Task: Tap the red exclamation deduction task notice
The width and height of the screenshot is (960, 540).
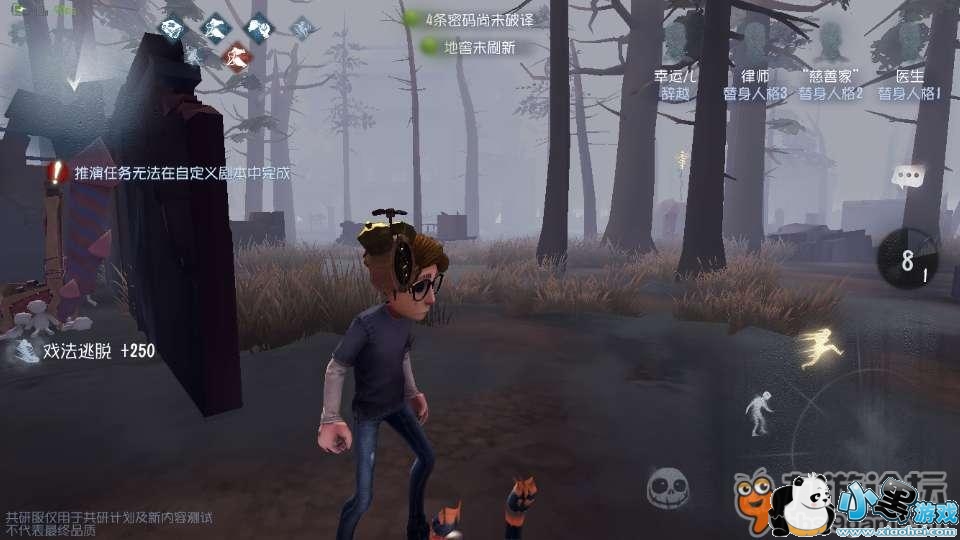Action: click(x=57, y=173)
